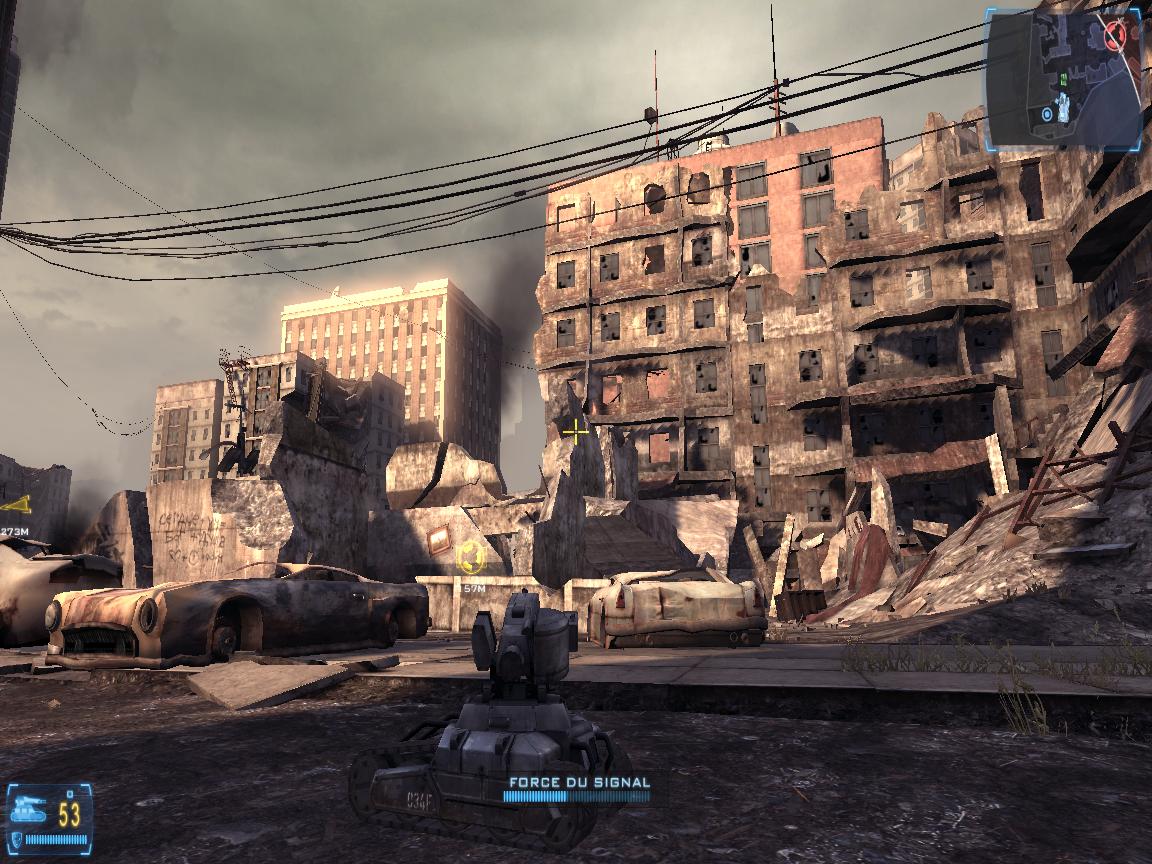Click the blue tank weapon icon
Viewport: 1152px width, 864px height.
(25, 807)
